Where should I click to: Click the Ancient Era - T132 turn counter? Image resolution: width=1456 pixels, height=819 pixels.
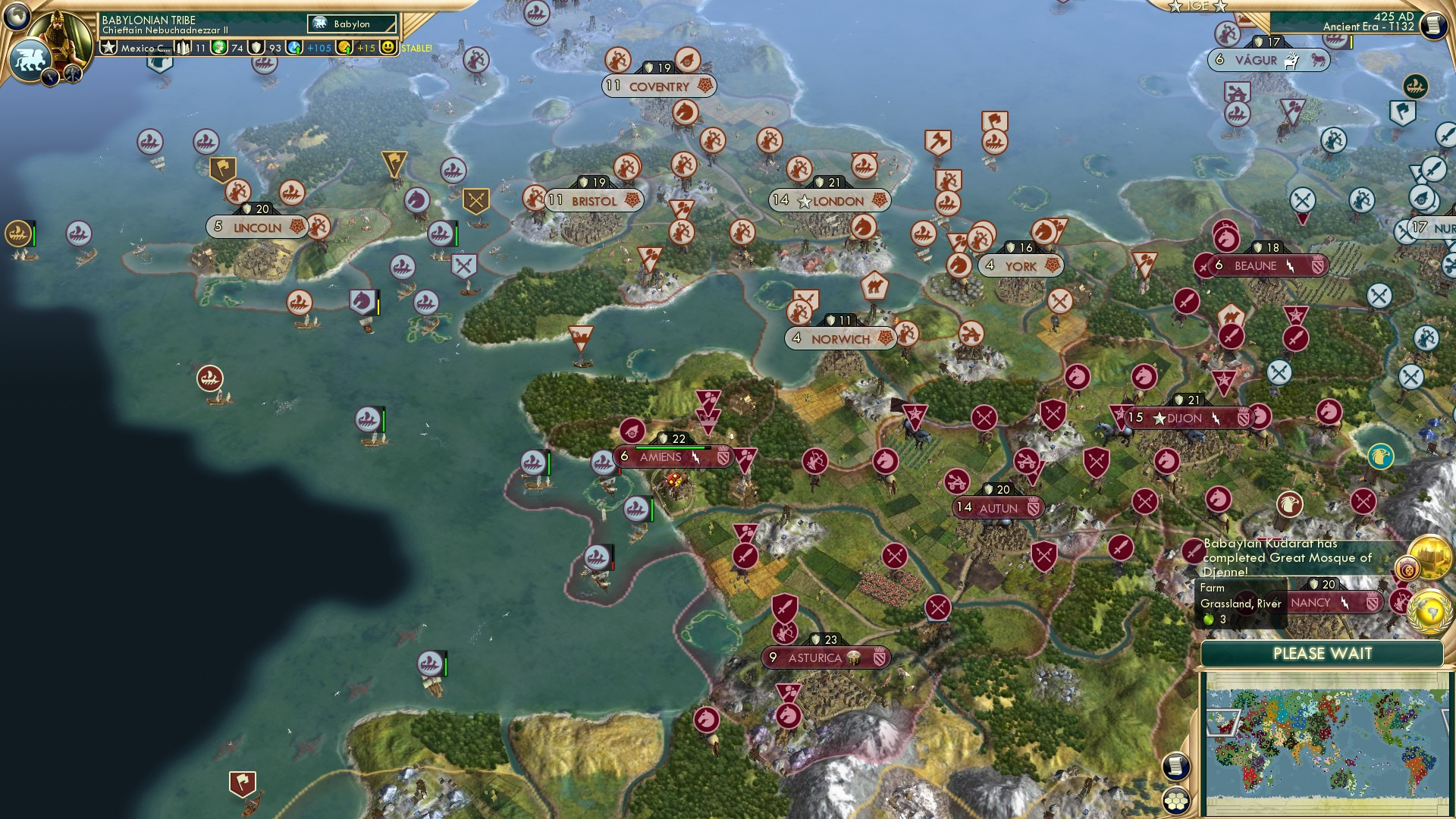[x=1369, y=27]
